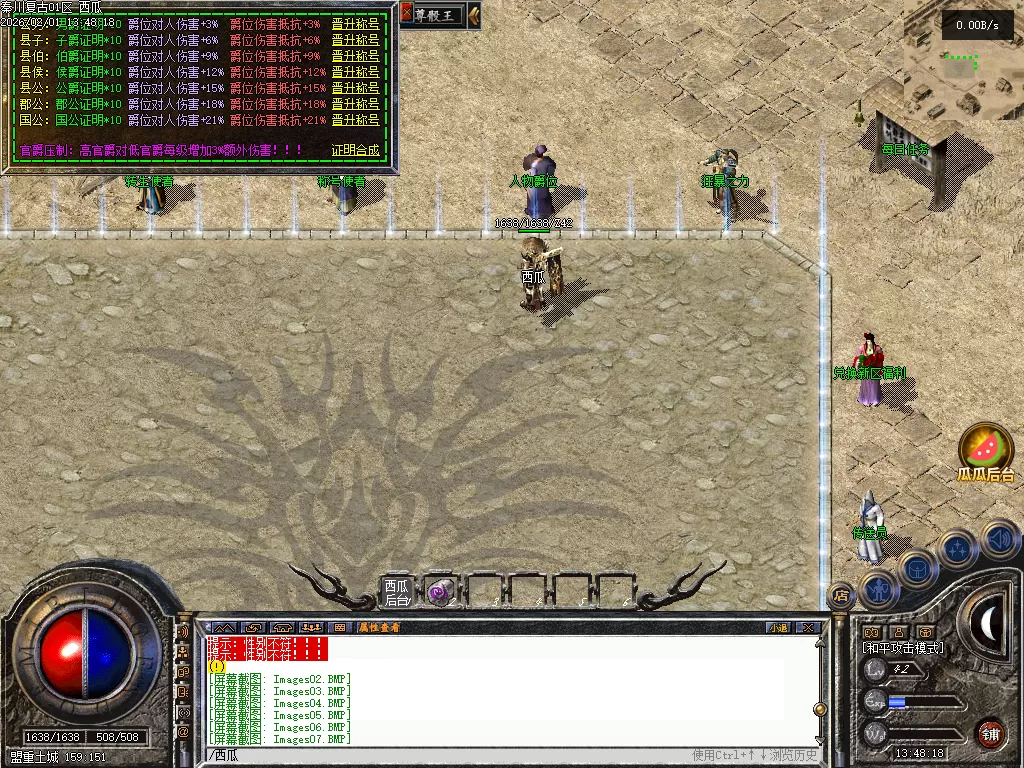The image size is (1024, 768).
Task: Promote title on the 国公 row
Action: 355,120
